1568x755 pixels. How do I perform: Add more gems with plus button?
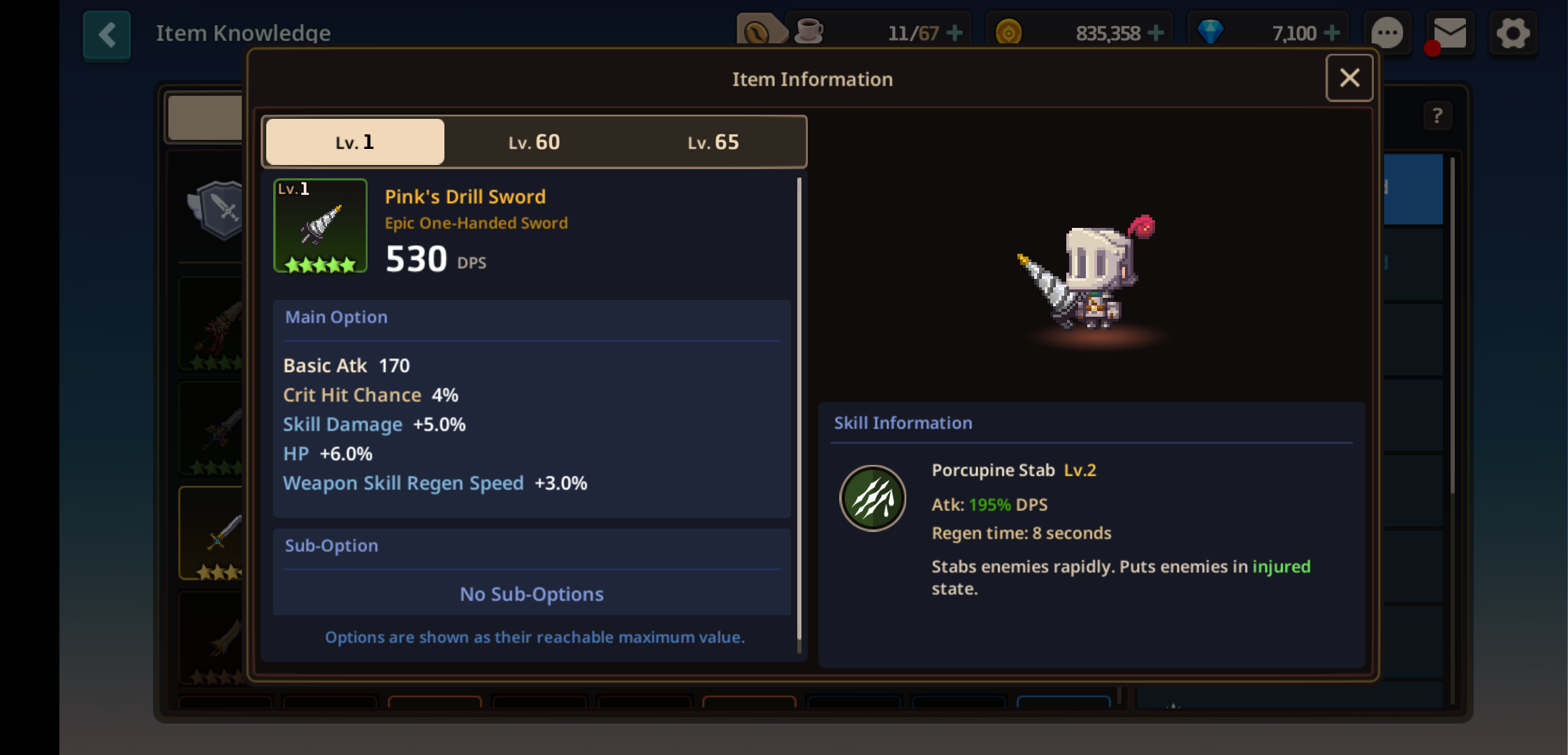click(1332, 33)
